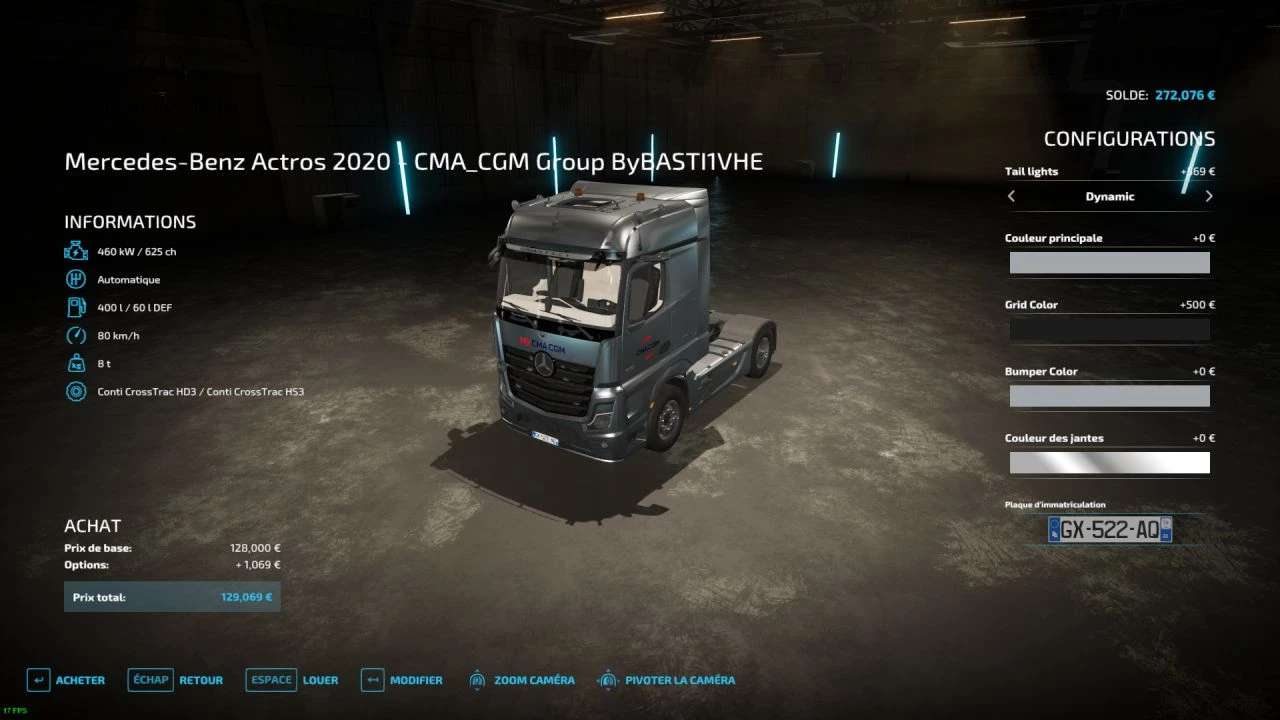Click Louer to rent the vehicle
Image resolution: width=1280 pixels, height=720 pixels.
point(321,679)
